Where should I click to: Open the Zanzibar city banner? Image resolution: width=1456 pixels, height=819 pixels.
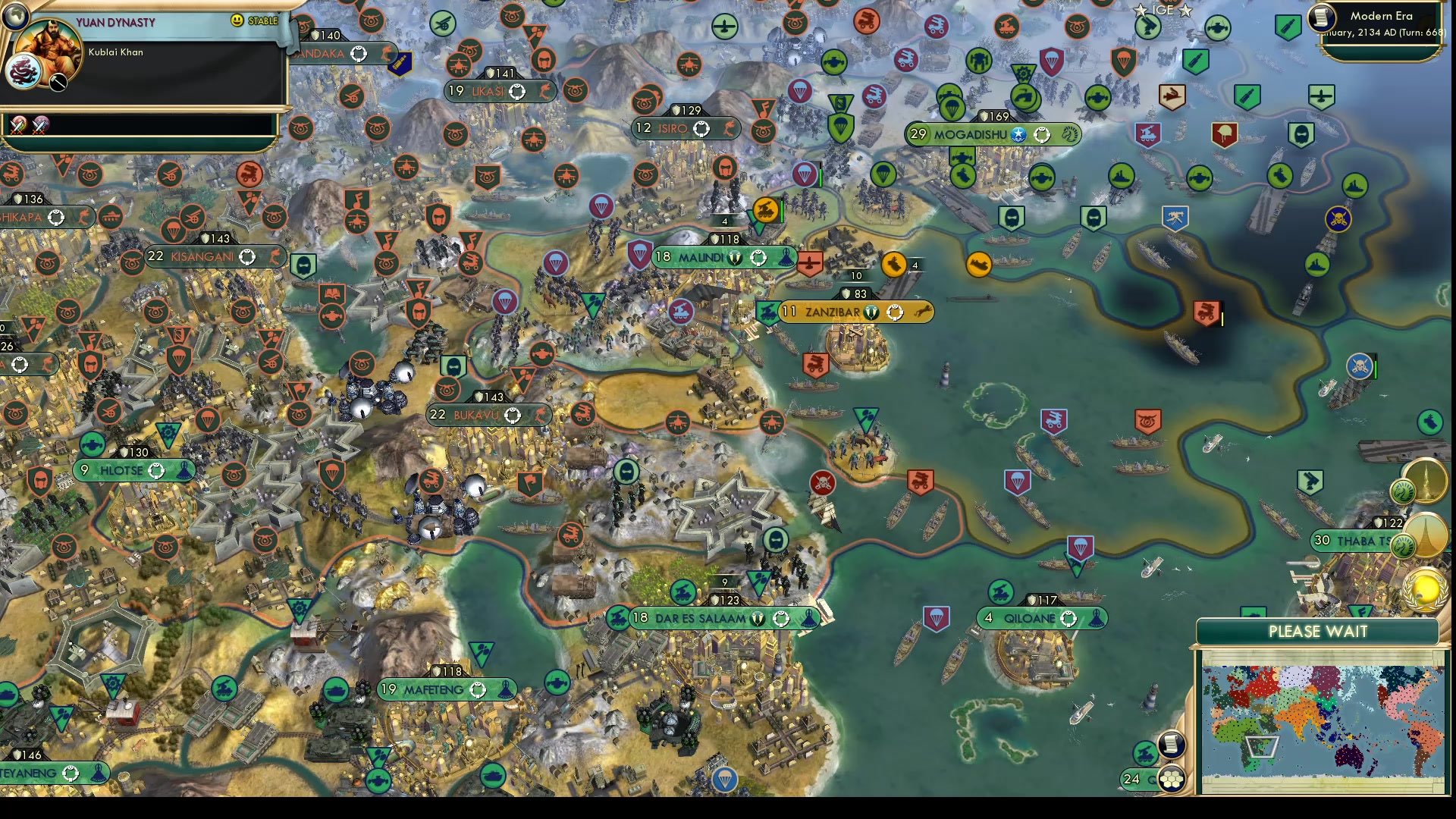point(834,311)
